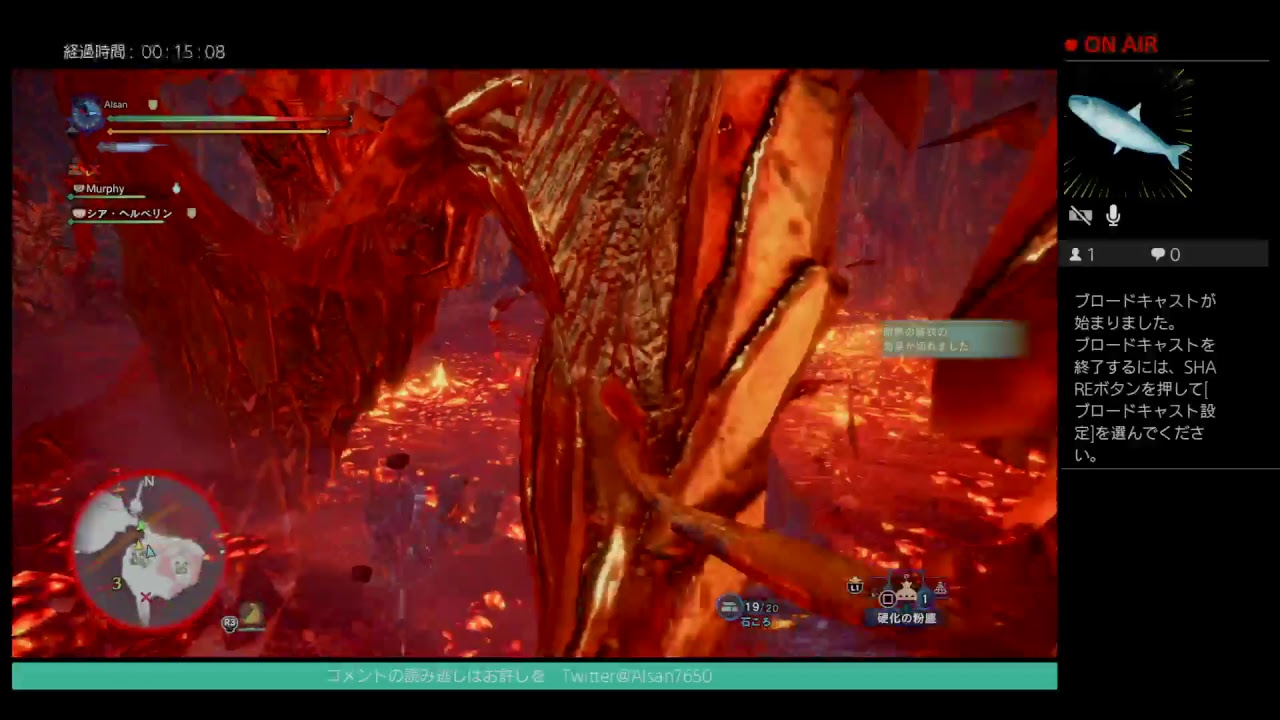1280x720 pixels.
Task: Mute the microphone icon in the sidebar
Action: [1112, 215]
